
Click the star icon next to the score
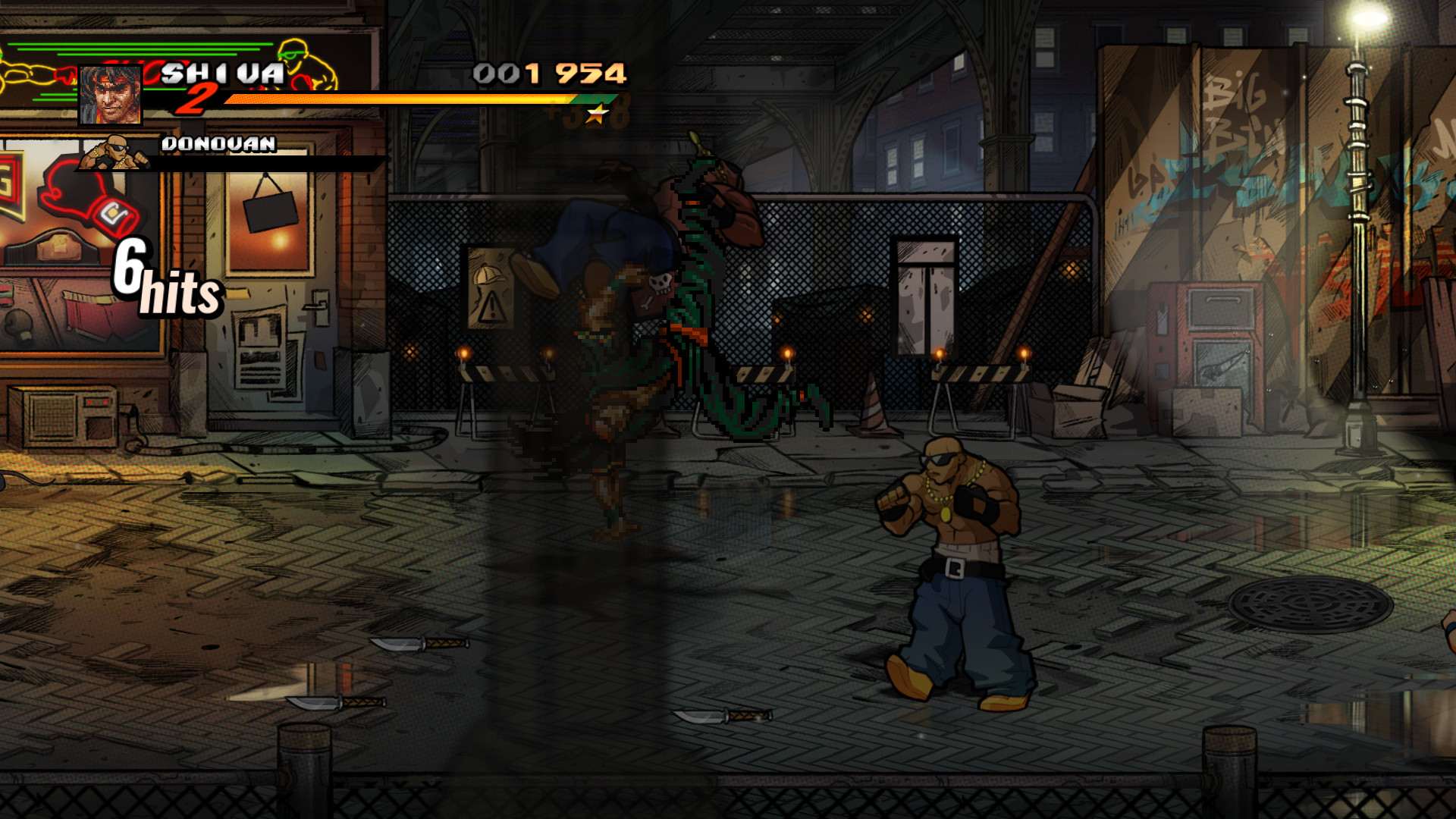pyautogui.click(x=598, y=114)
